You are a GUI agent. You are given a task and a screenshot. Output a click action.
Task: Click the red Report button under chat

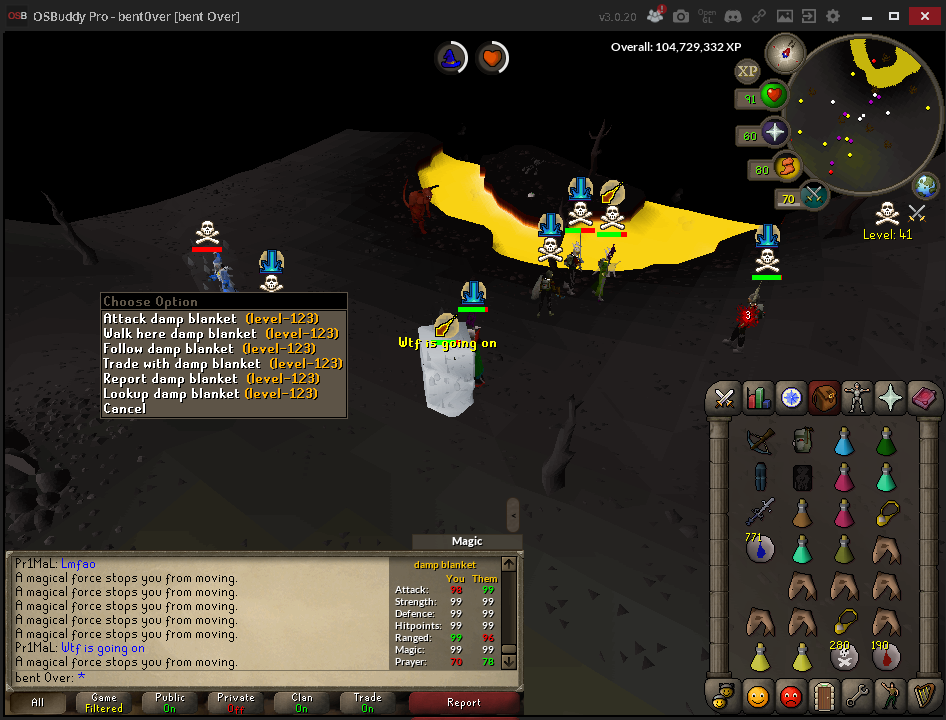click(463, 702)
